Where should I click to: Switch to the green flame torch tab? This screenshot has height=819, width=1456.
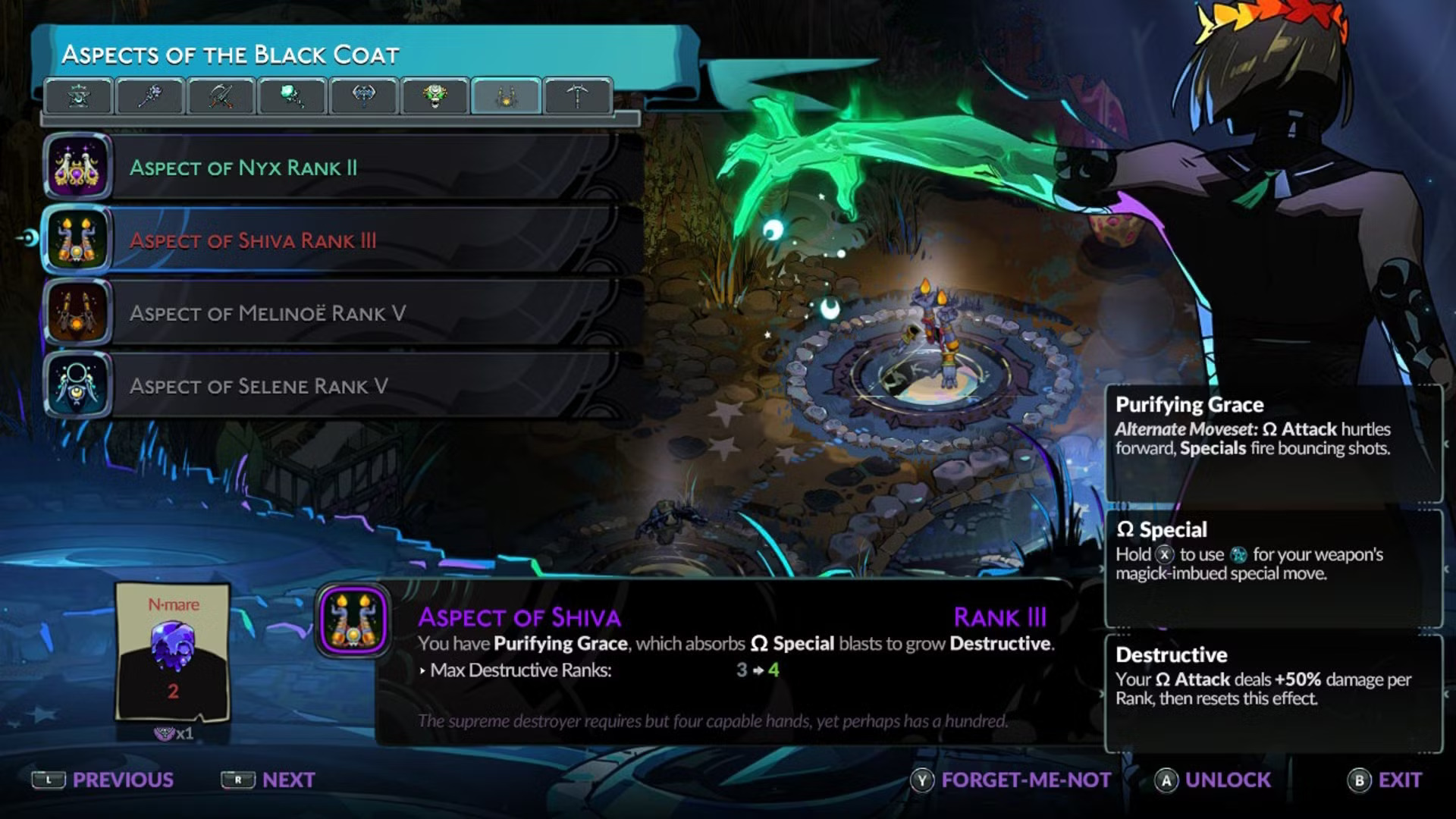(x=291, y=96)
